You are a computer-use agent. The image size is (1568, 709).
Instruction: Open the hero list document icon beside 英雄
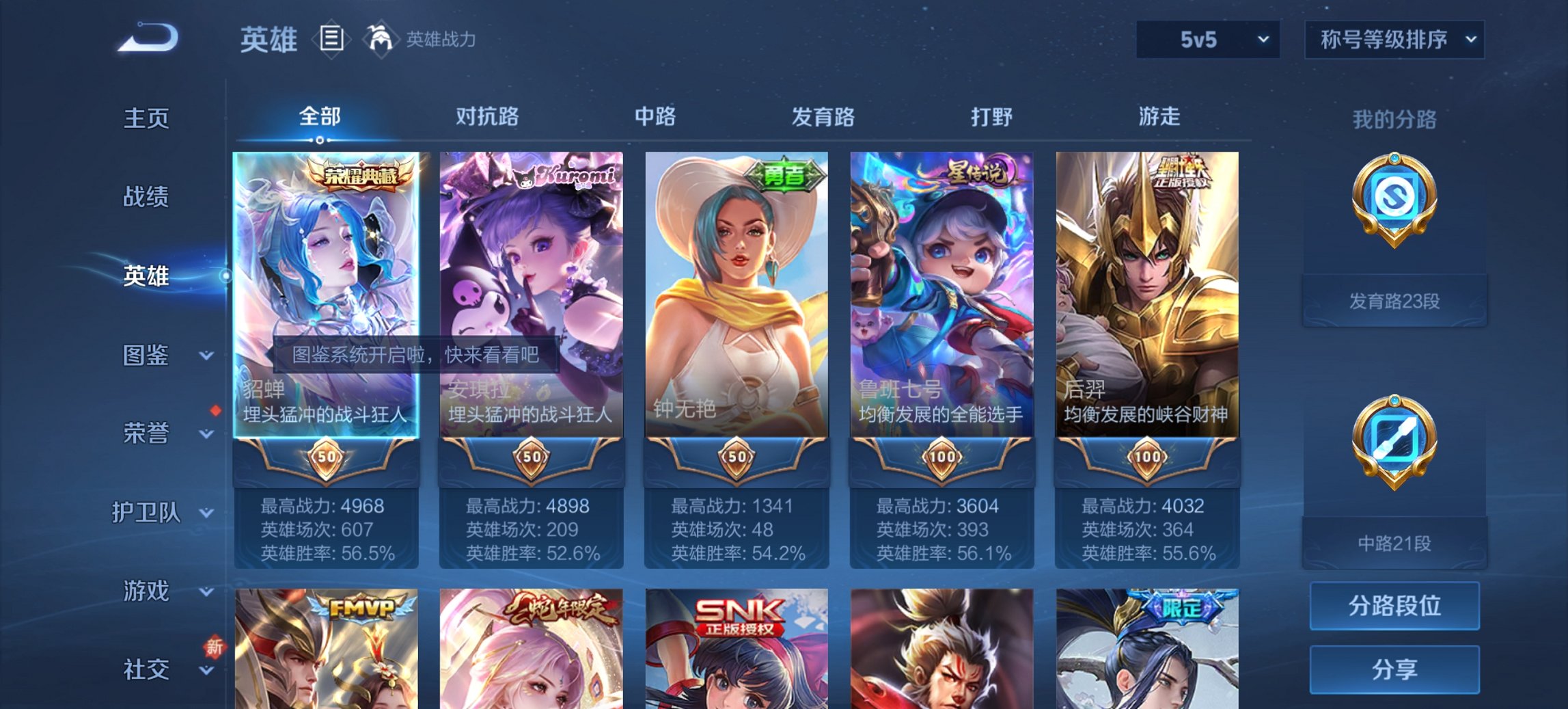pos(331,40)
